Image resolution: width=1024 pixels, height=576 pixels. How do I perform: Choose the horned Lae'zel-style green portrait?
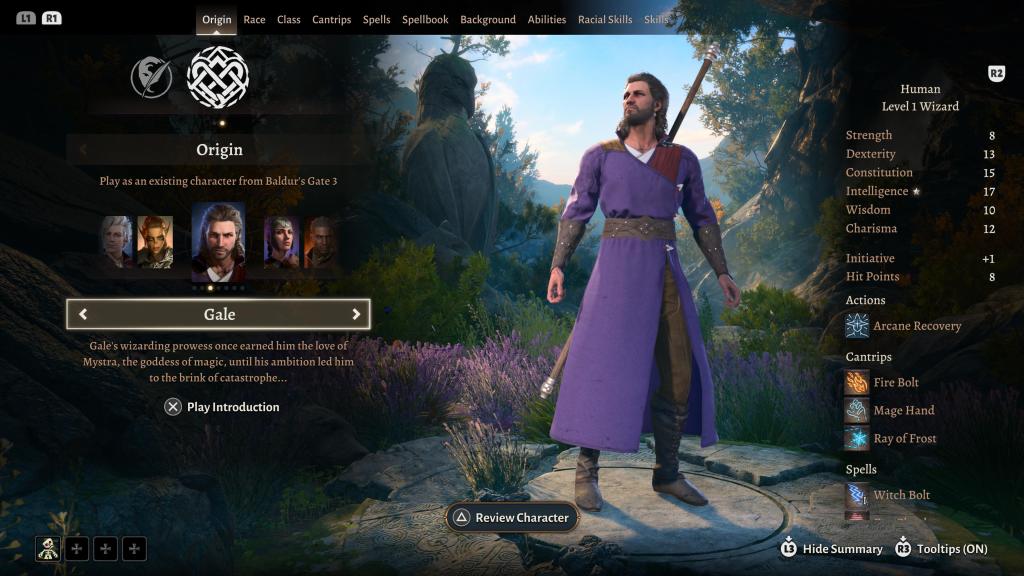tap(155, 242)
